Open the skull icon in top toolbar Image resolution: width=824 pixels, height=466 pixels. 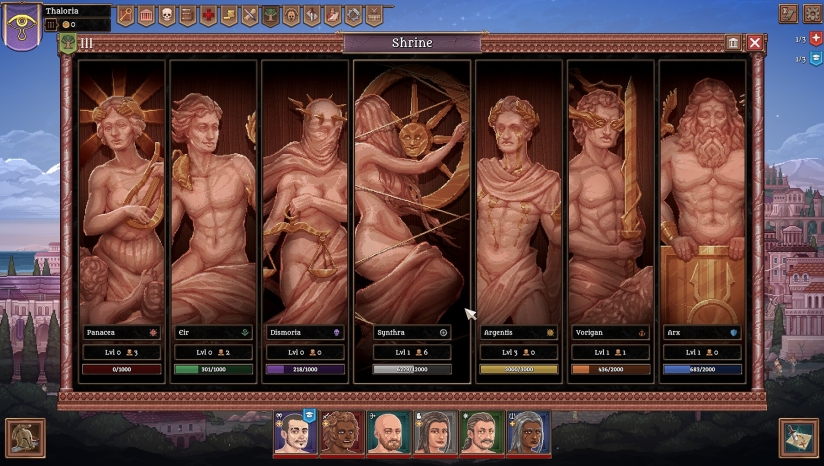point(167,15)
